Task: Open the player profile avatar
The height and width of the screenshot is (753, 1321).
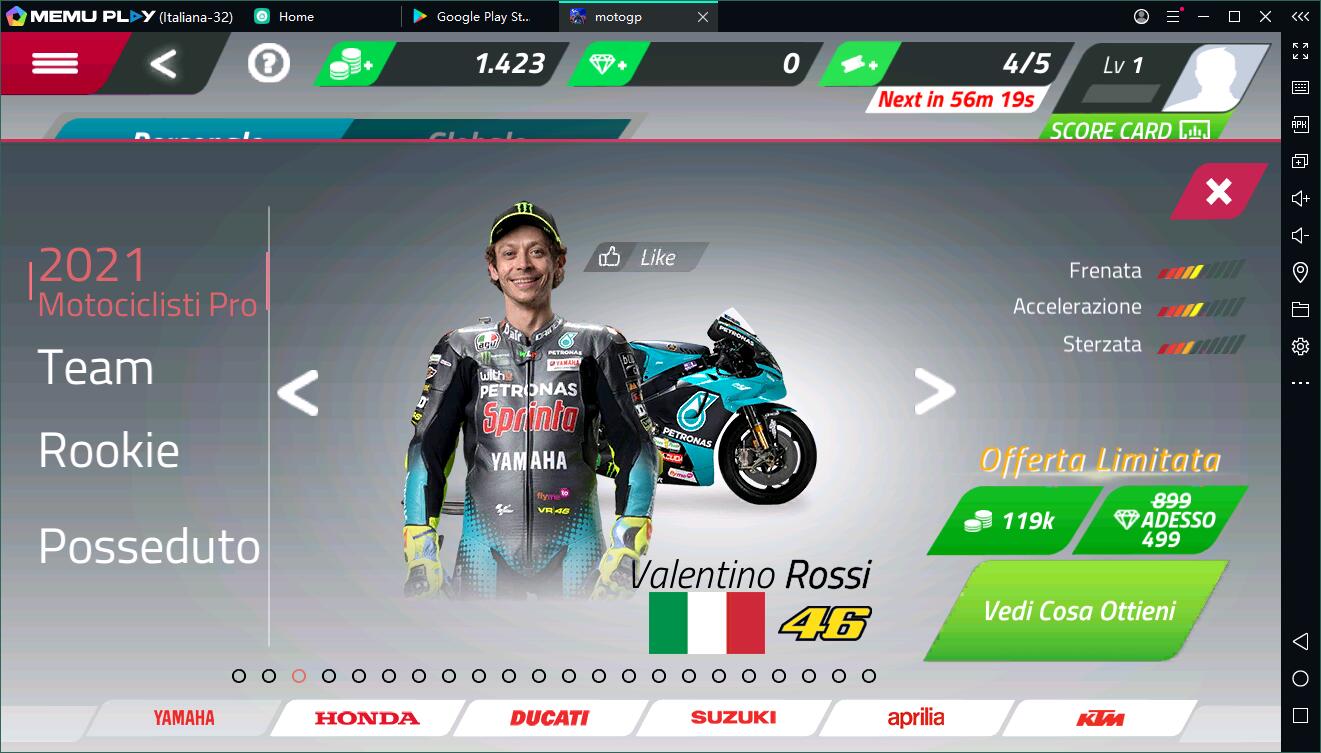Action: click(1216, 75)
